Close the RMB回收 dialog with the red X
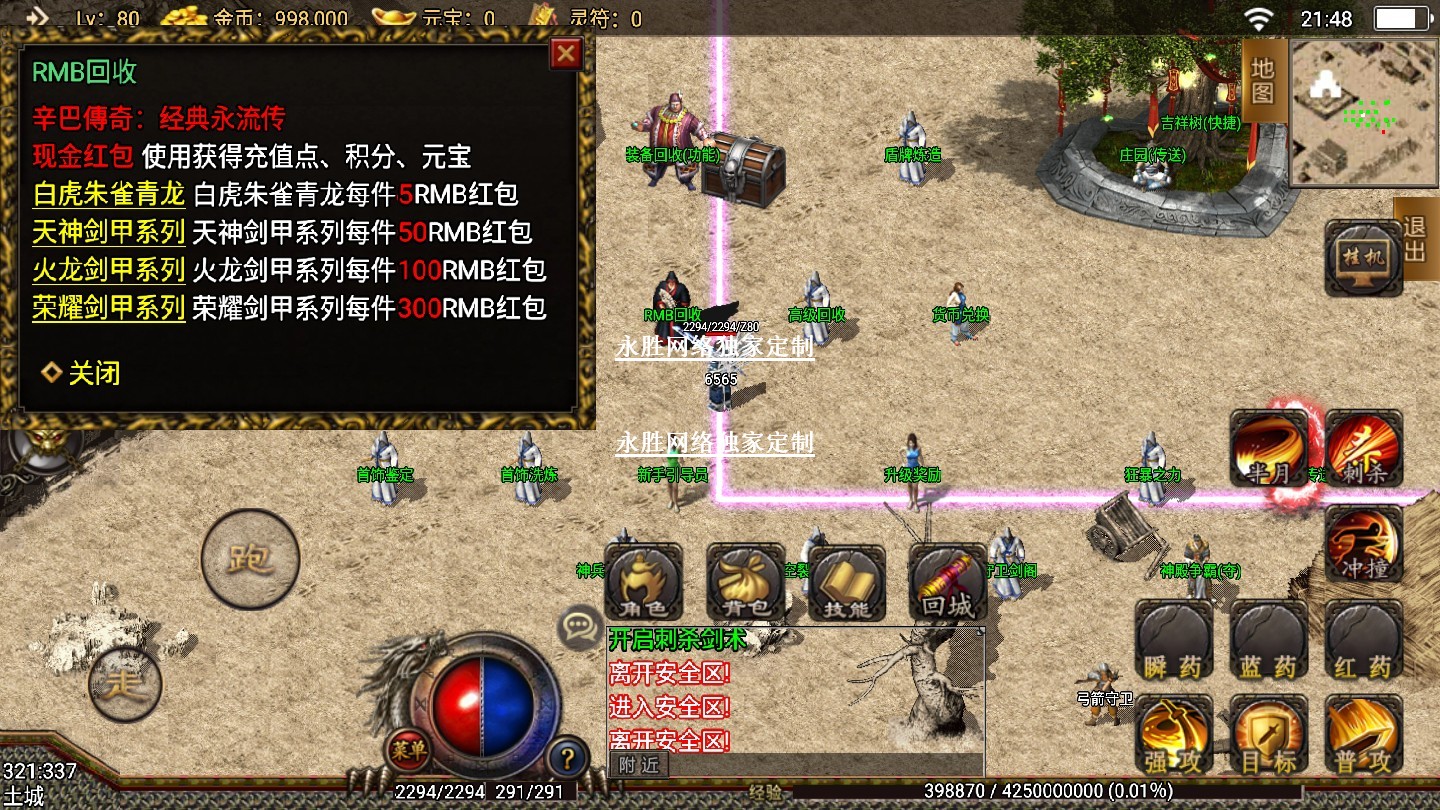This screenshot has width=1440, height=810. click(566, 53)
